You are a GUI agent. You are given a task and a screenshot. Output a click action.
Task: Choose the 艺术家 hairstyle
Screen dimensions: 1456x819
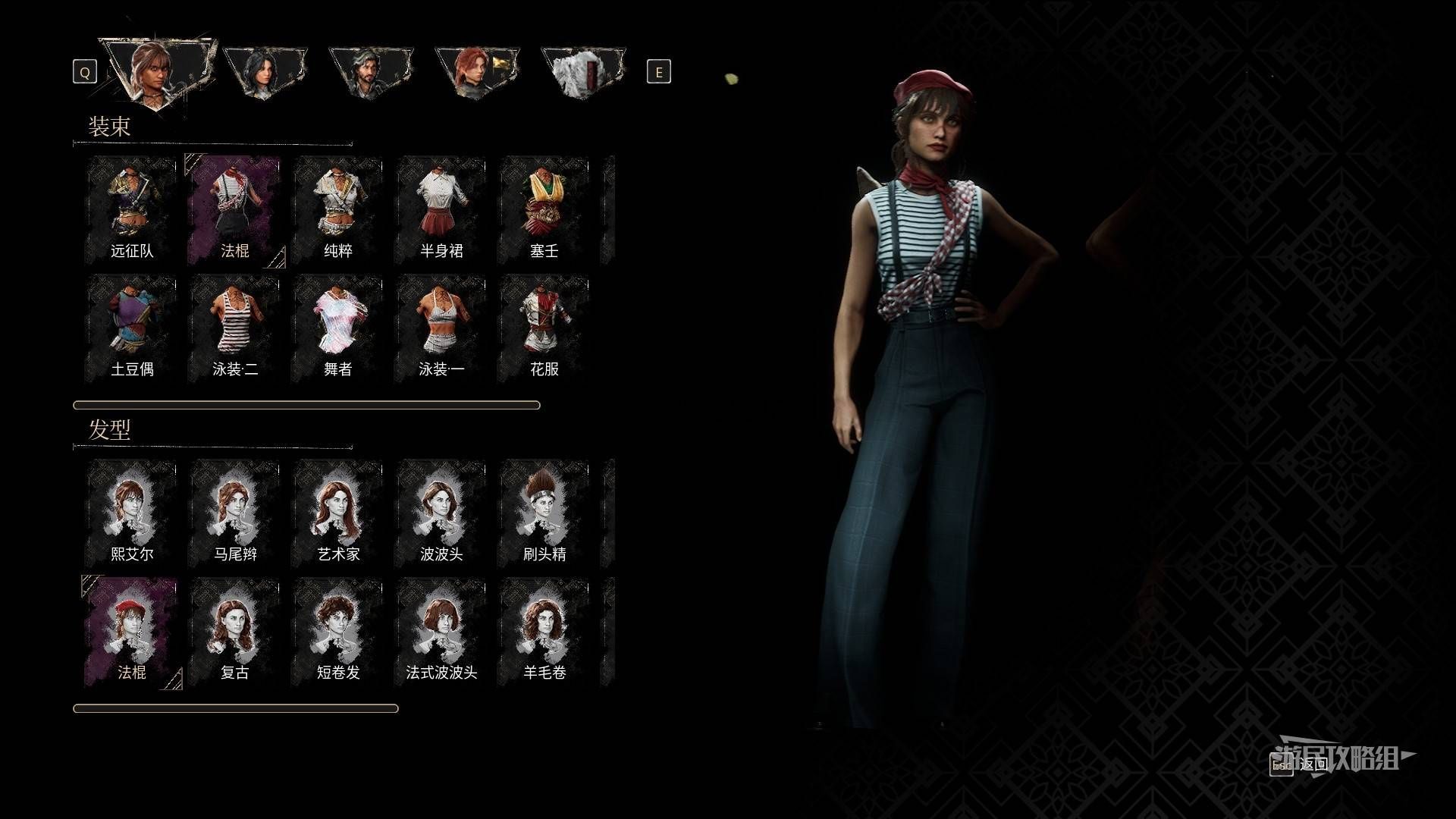point(338,513)
